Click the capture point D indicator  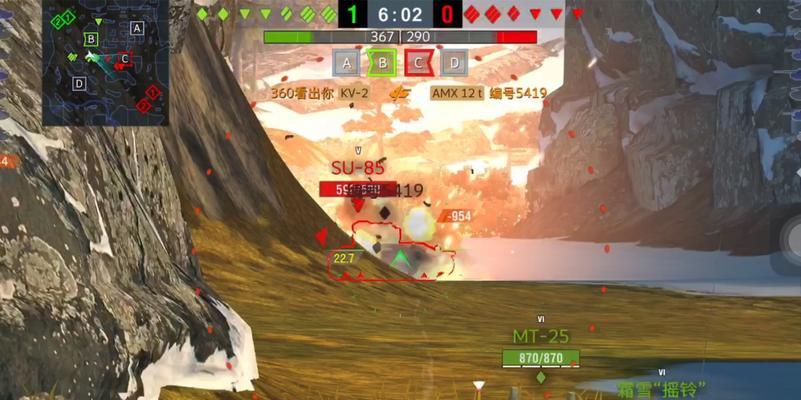(x=454, y=64)
